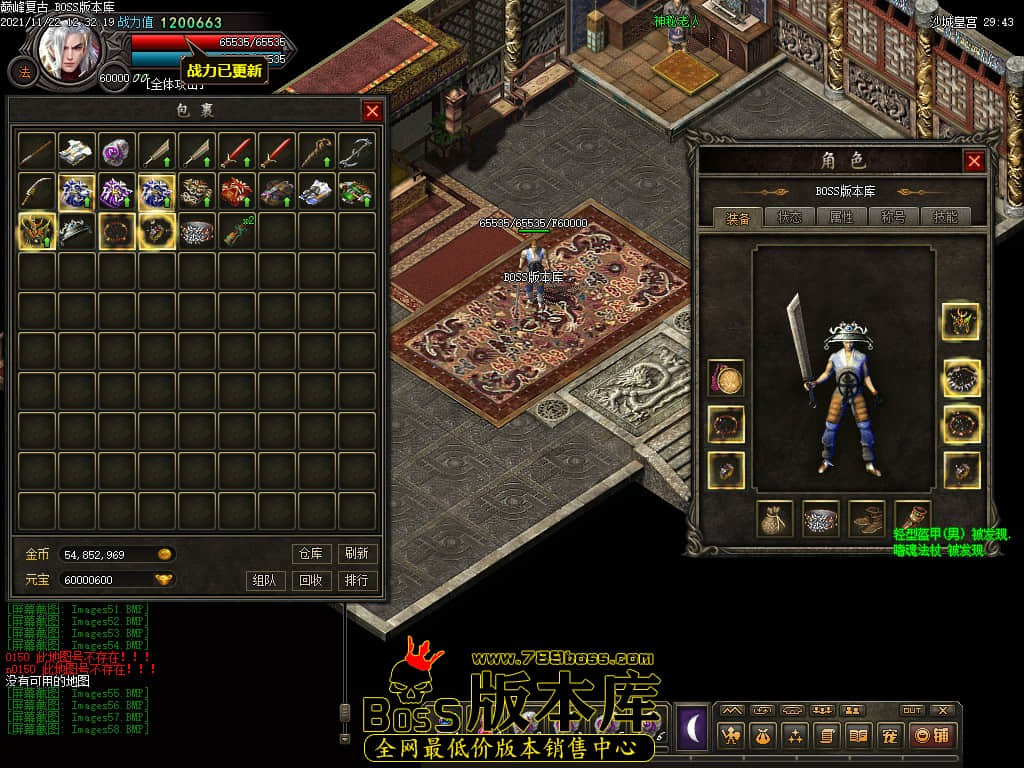
Task: Click the equipped boots slot
Action: [866, 518]
